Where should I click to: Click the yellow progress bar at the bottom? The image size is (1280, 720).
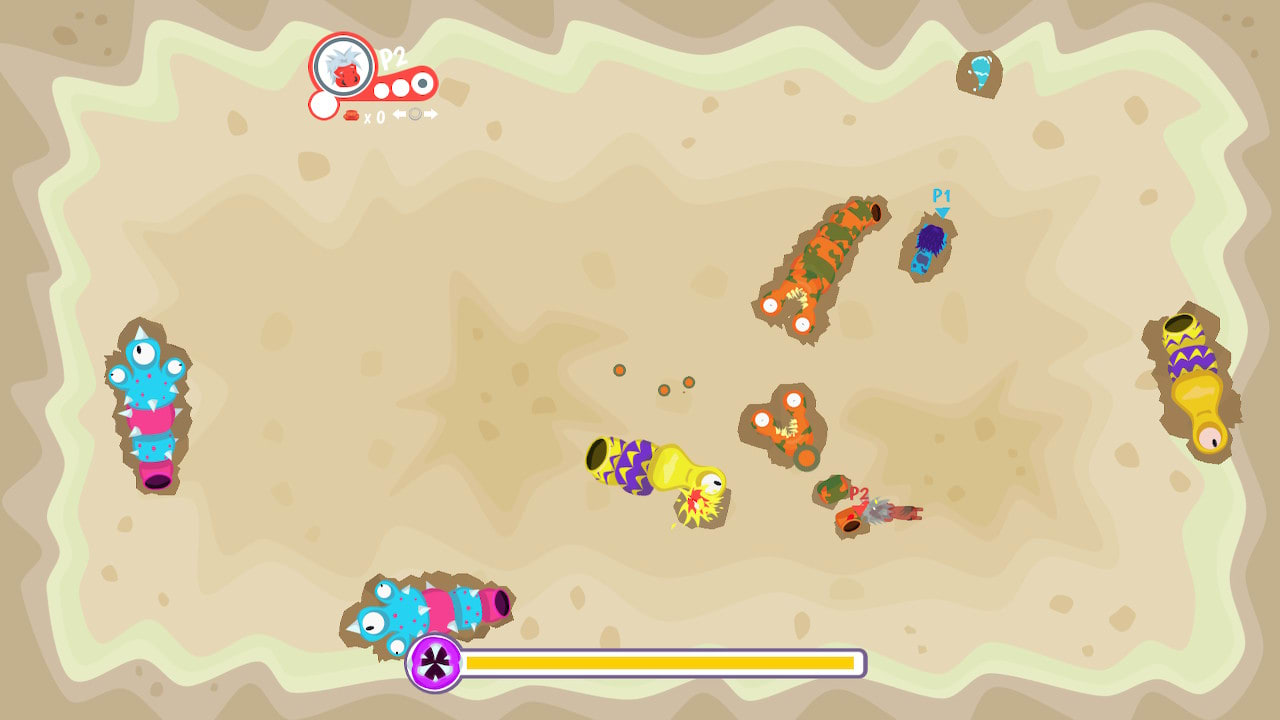pos(660,662)
